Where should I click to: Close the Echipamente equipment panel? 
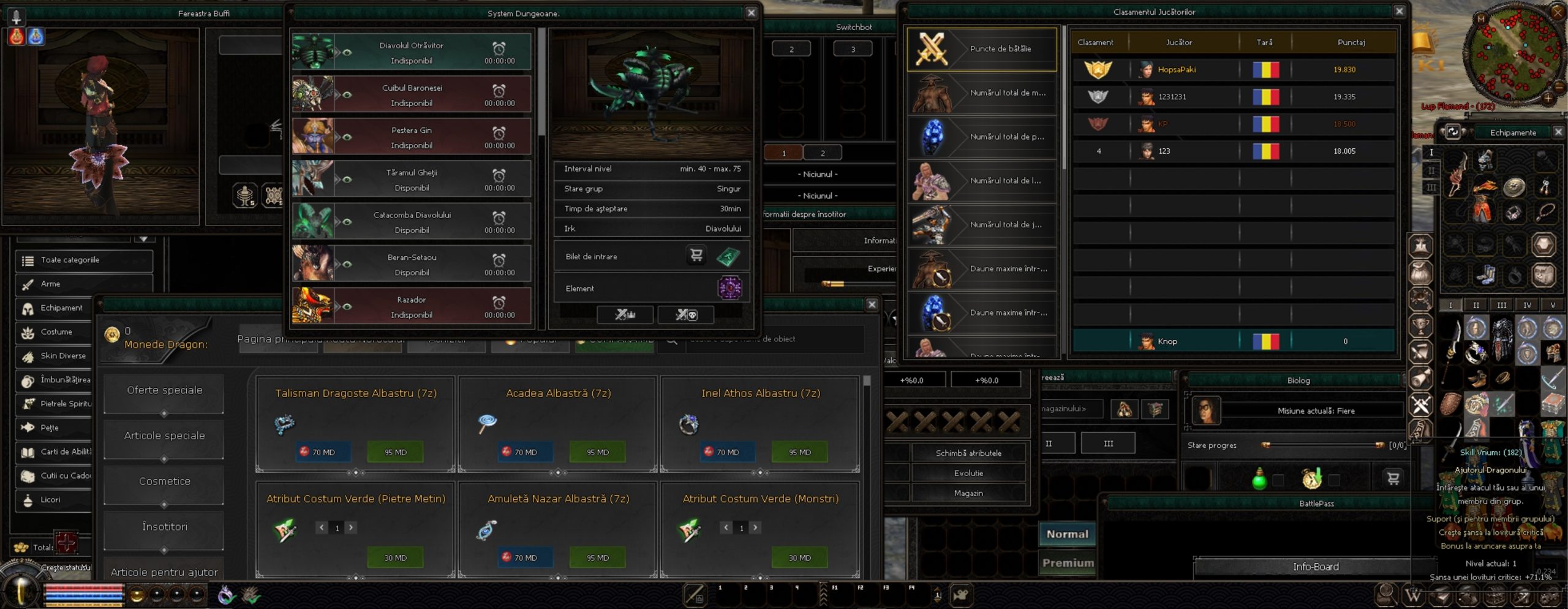coord(1559,132)
